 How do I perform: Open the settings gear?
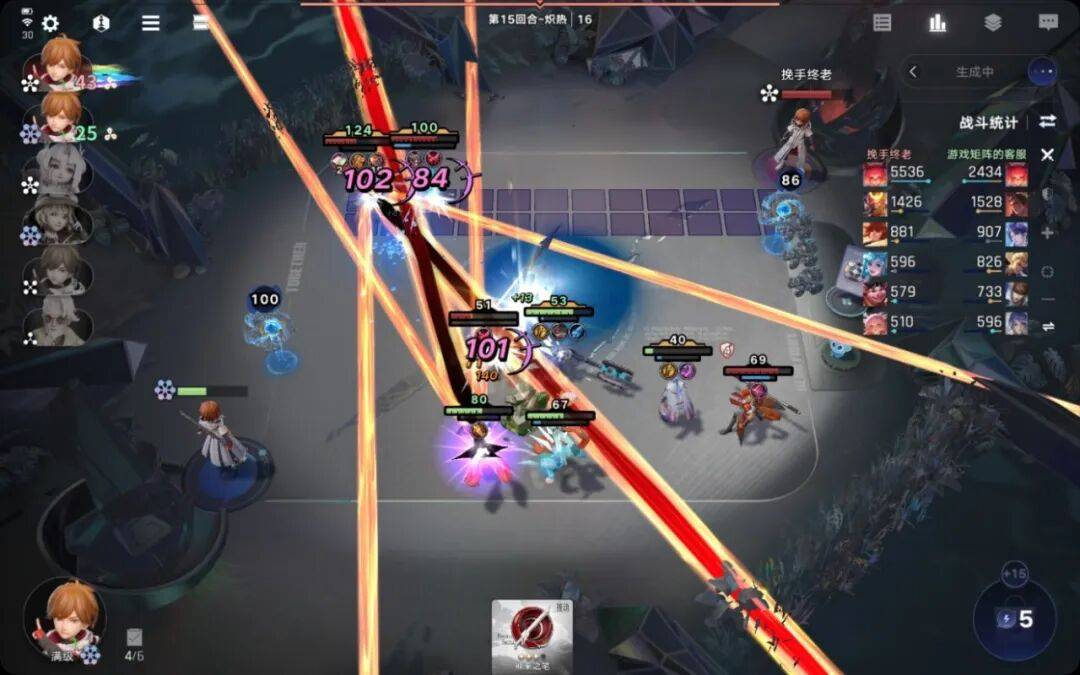(50, 23)
